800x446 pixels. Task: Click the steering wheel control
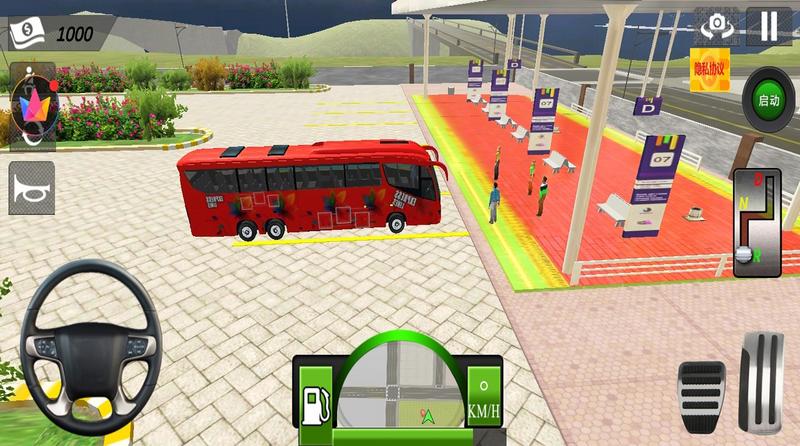tap(92, 346)
